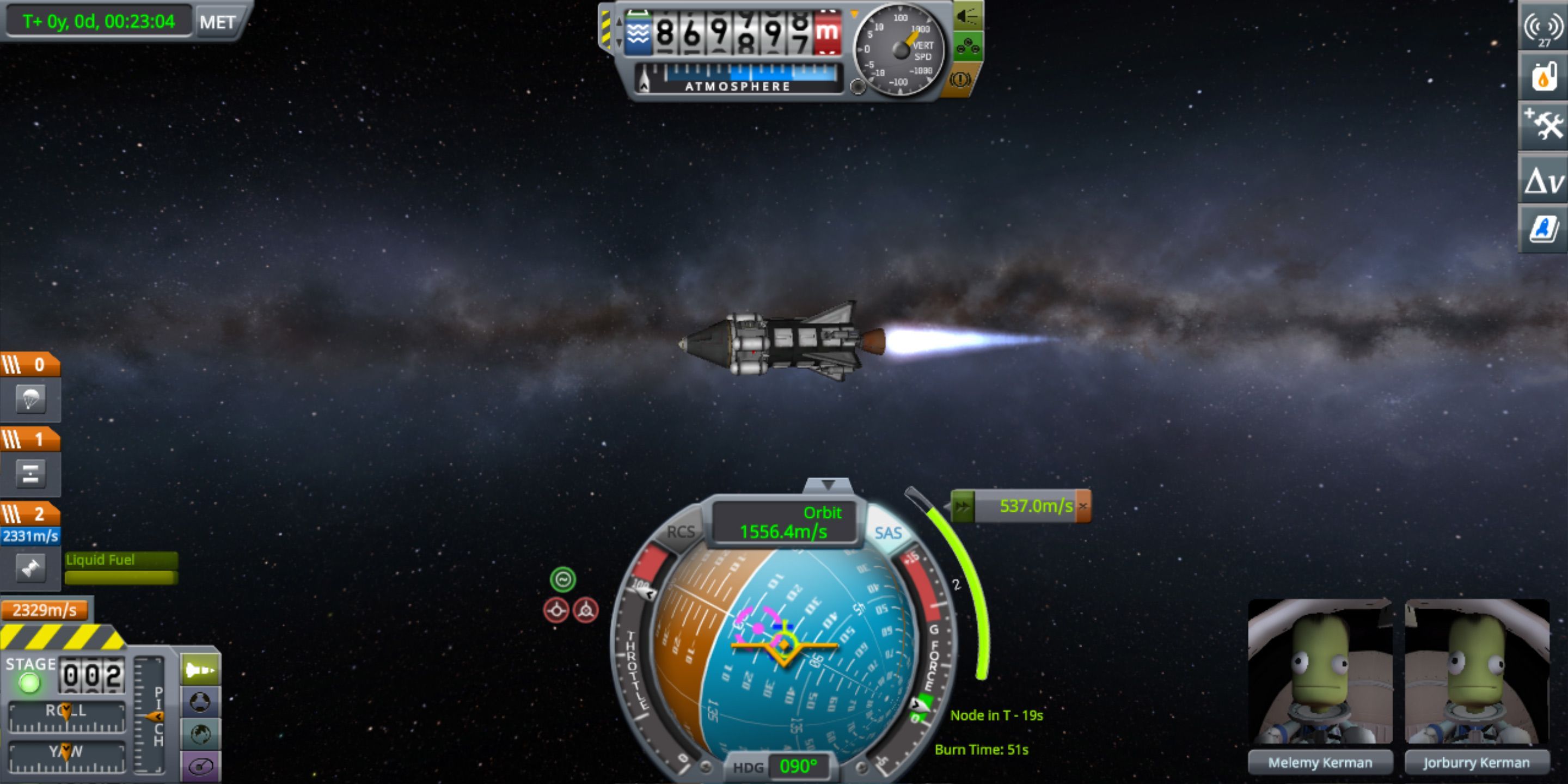
Task: Open the CommNet signal strength panel
Action: click(x=1543, y=27)
